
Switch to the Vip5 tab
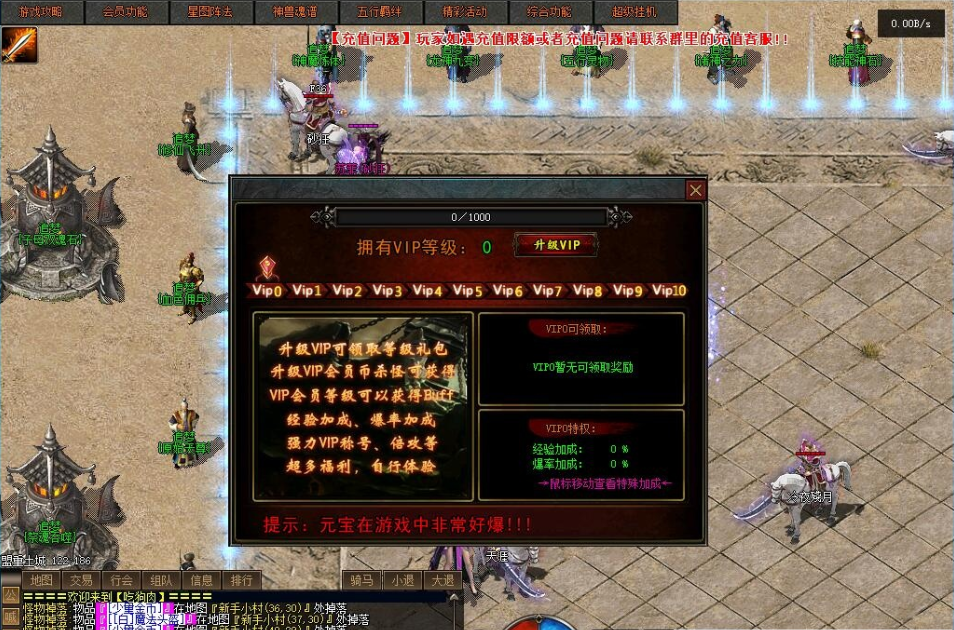point(467,291)
